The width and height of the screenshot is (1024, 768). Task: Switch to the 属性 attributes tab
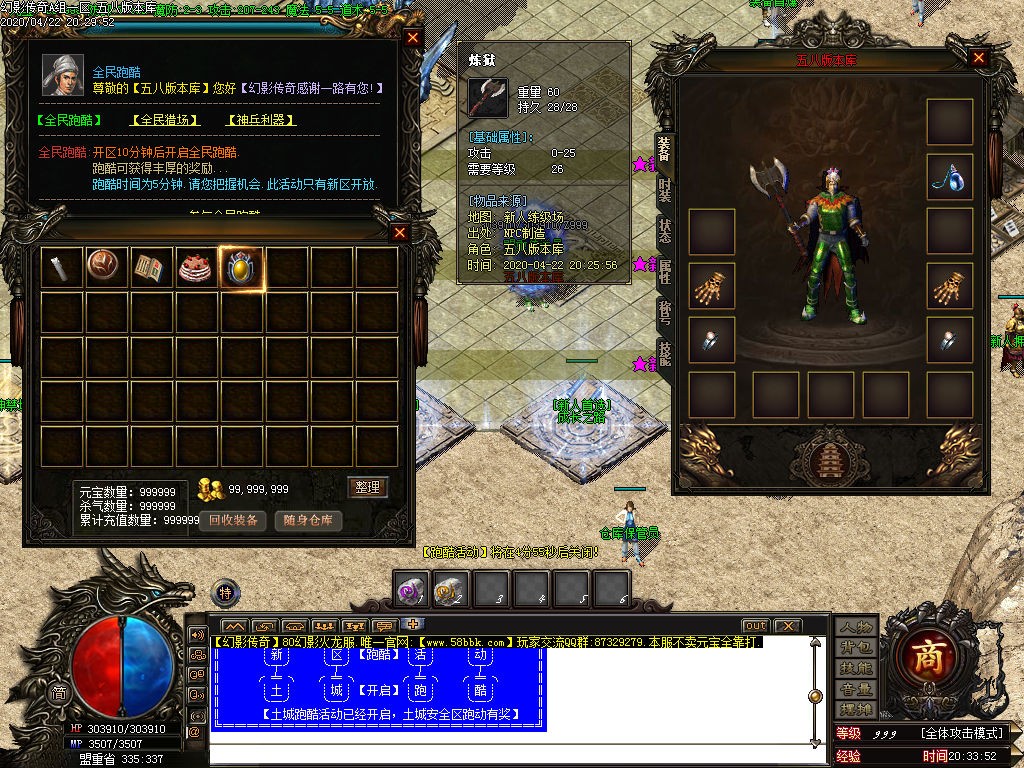[664, 271]
